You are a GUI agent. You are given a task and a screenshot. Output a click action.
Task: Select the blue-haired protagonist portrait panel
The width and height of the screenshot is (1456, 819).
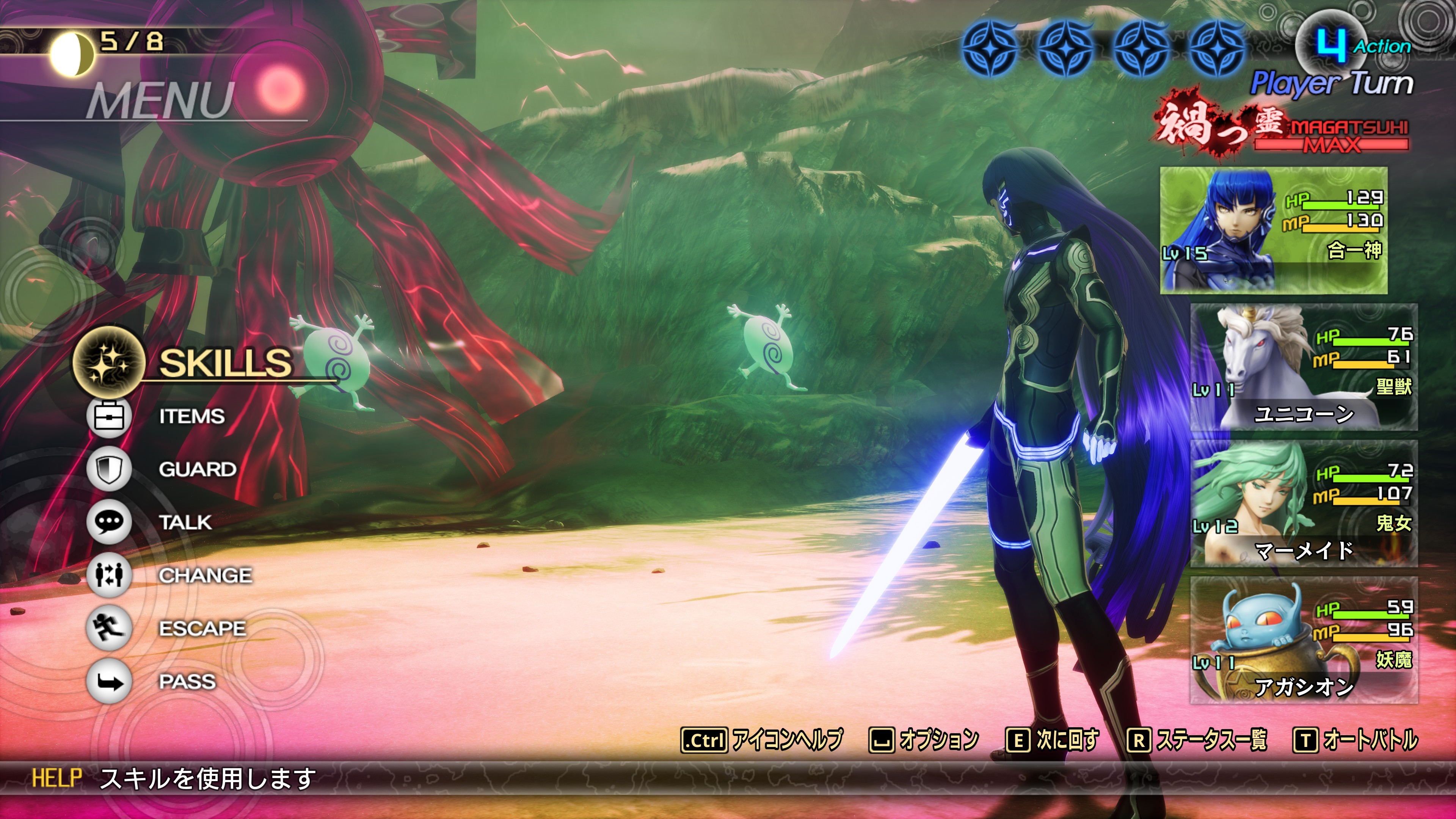point(1274,230)
